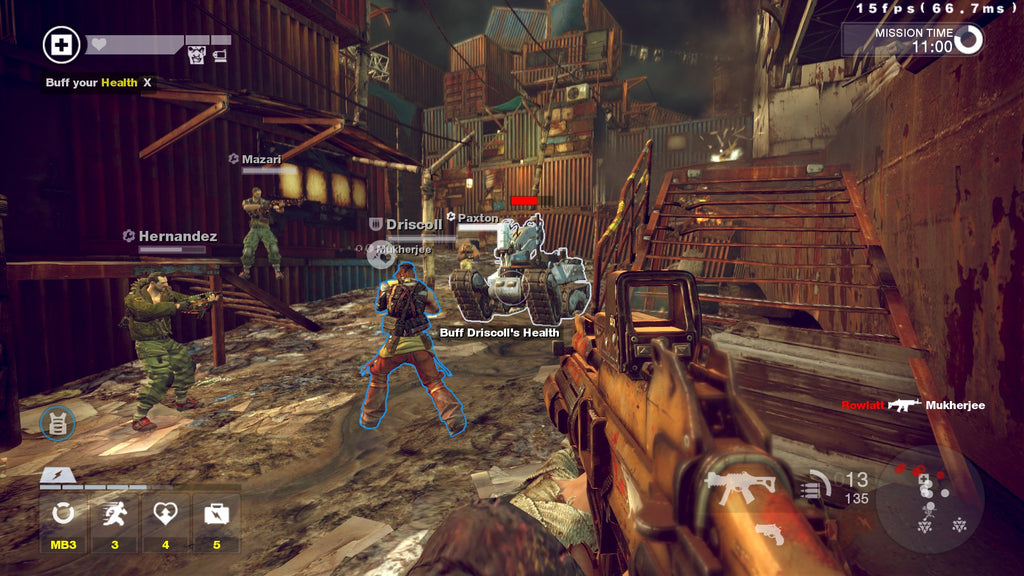Image resolution: width=1024 pixels, height=576 pixels.
Task: Click the snarling face buff icon
Action: tap(197, 55)
